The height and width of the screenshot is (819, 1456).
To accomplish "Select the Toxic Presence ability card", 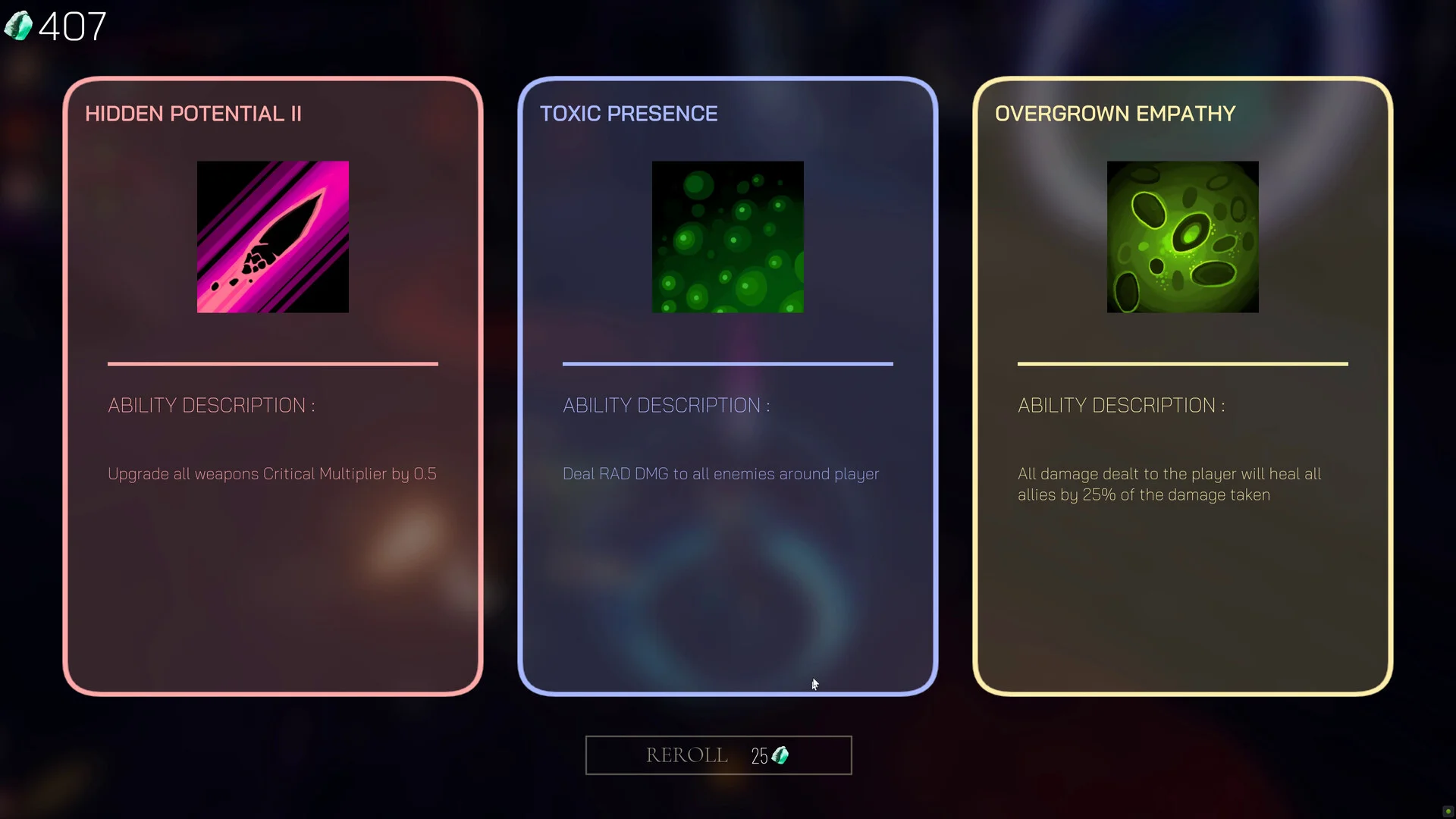I will tap(728, 387).
